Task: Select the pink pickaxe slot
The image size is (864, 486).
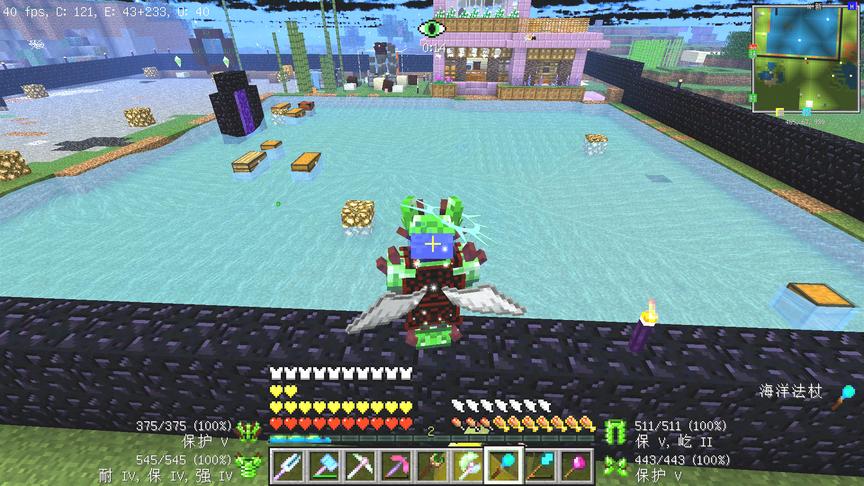Action: (x=395, y=466)
